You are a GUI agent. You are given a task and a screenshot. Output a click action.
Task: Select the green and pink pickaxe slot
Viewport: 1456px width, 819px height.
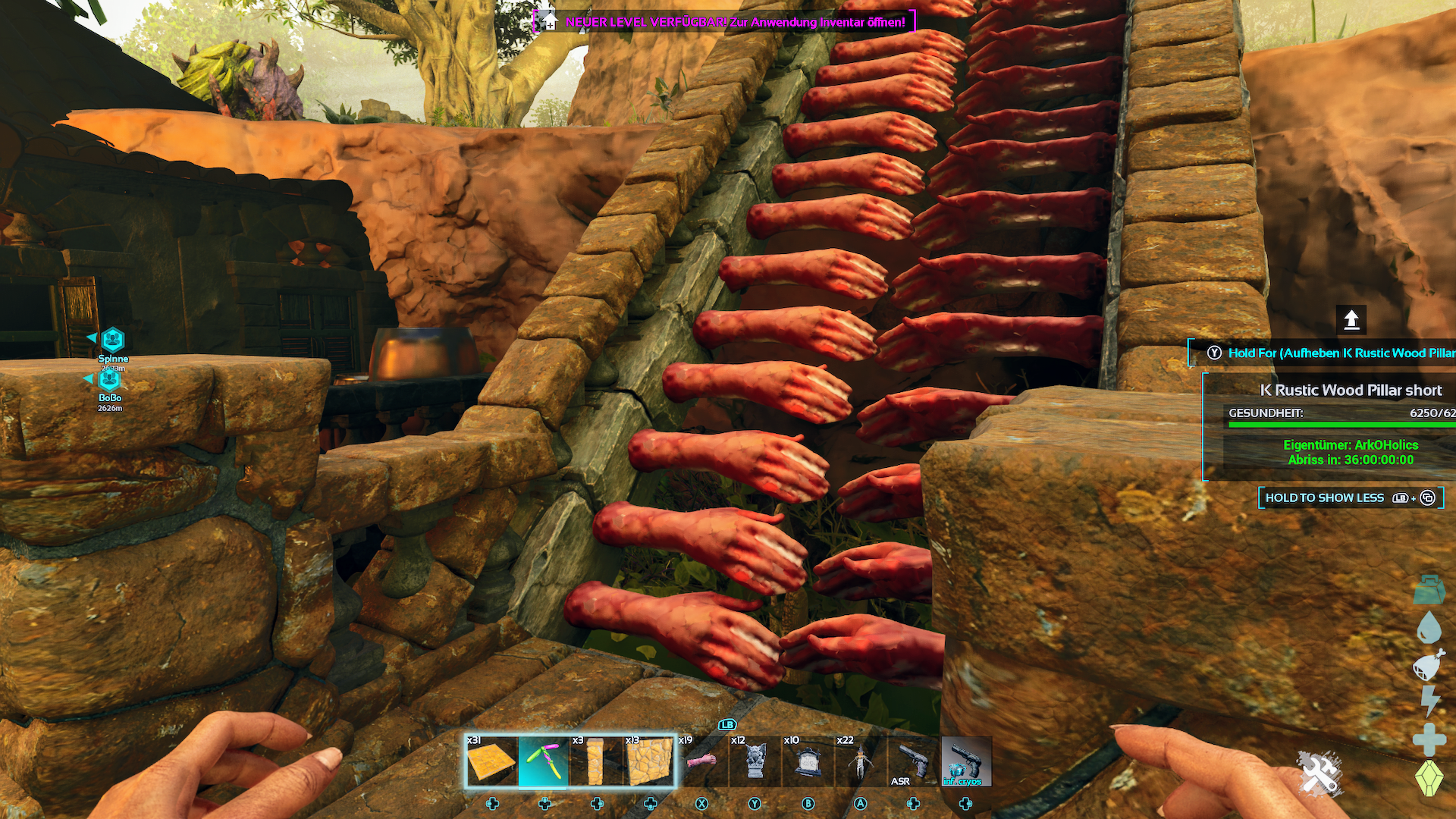point(544,761)
